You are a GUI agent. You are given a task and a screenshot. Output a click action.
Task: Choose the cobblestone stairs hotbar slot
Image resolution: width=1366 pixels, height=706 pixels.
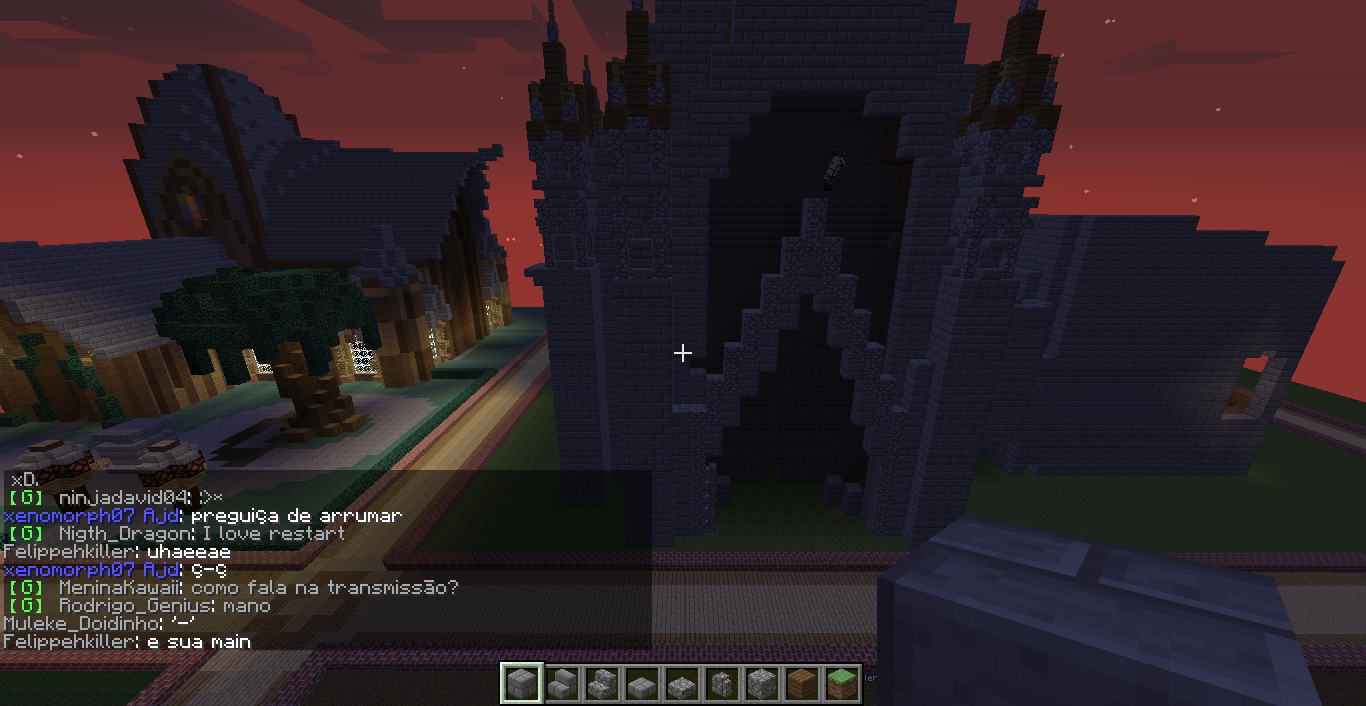pos(600,683)
